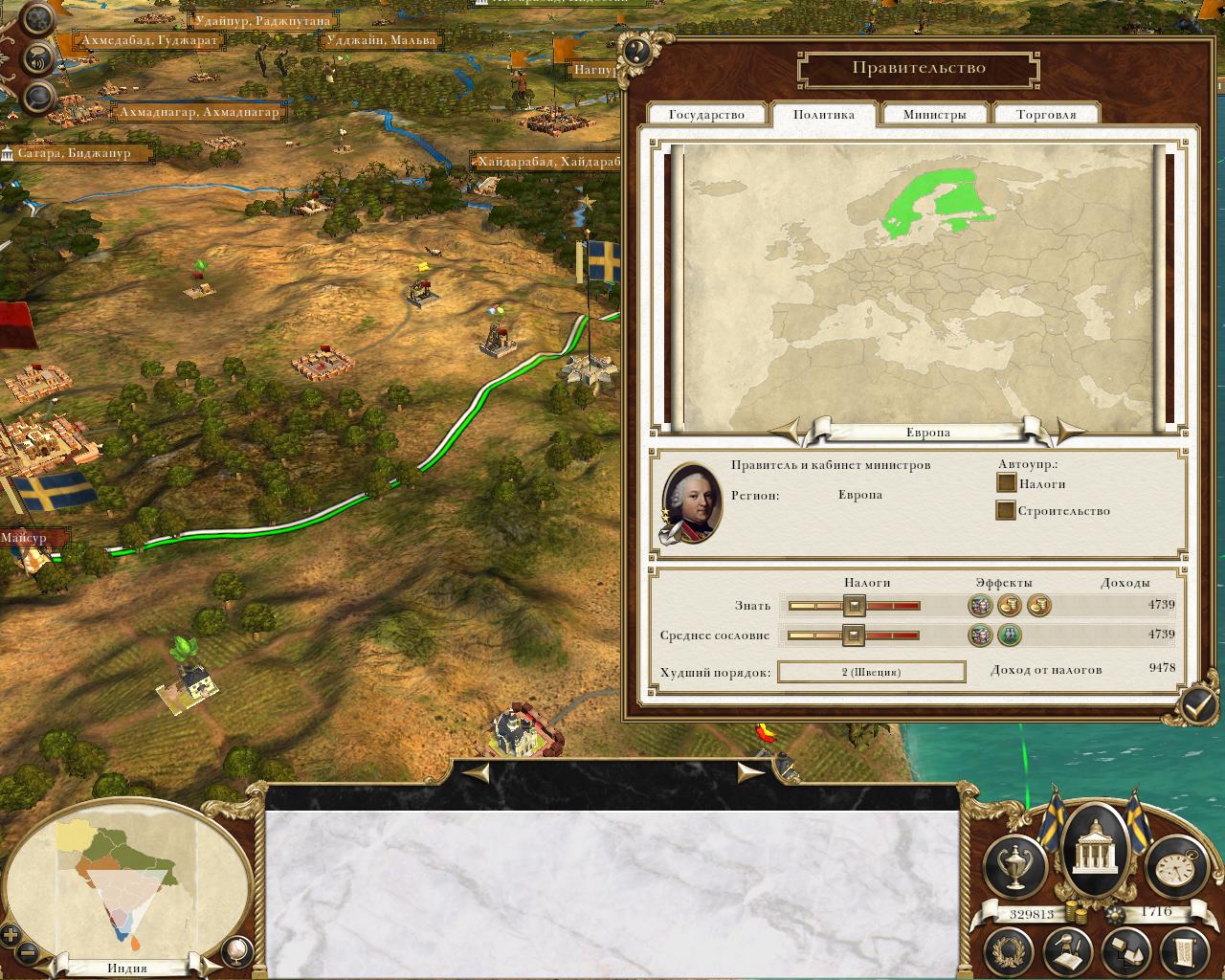The height and width of the screenshot is (980, 1225).
Task: End the turn with the pocket watch button
Action: point(1174,865)
